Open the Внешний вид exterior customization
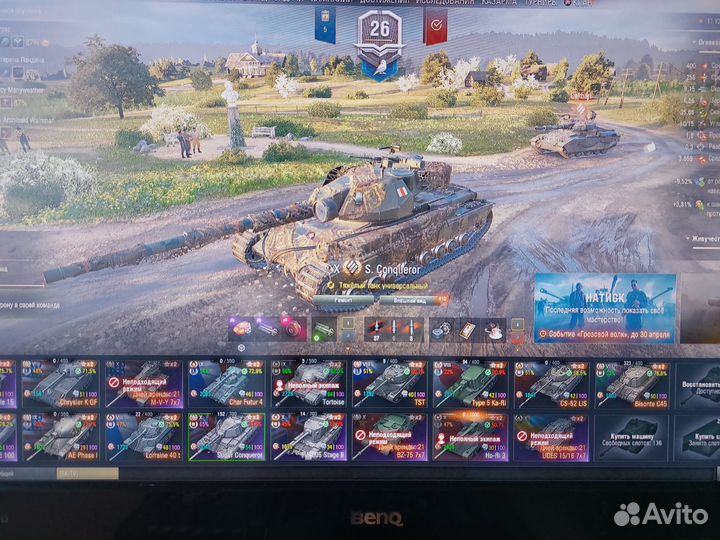 407,299
